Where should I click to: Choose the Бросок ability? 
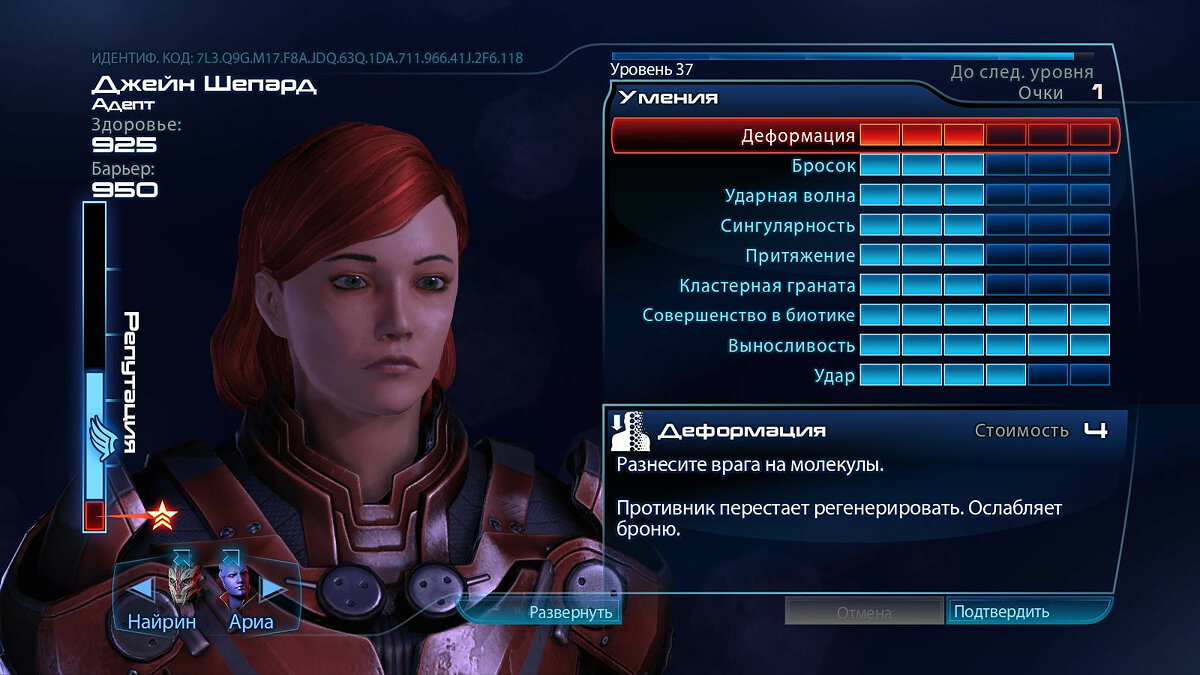pos(824,166)
